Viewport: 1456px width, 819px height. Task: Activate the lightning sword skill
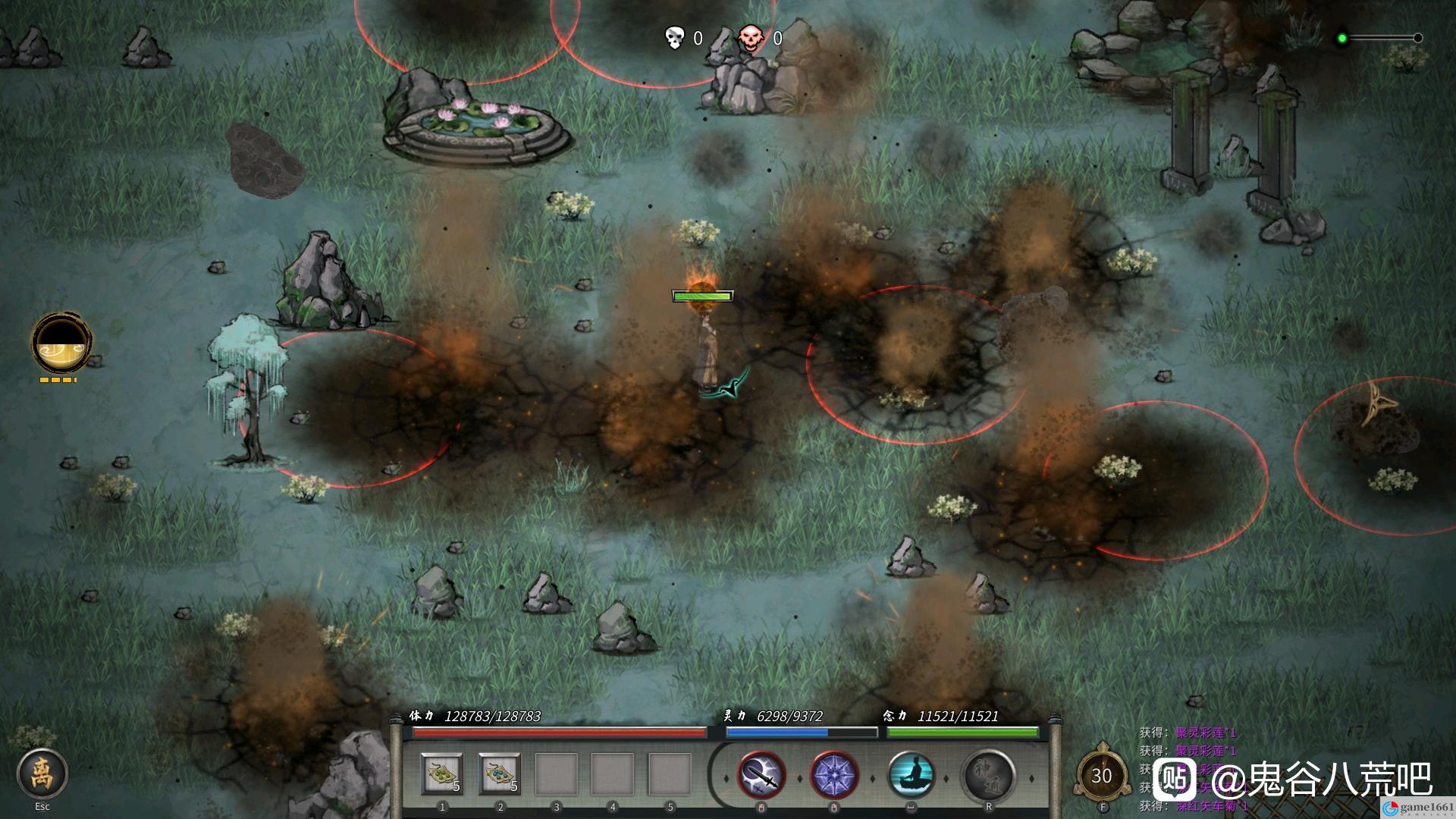pyautogui.click(x=761, y=776)
